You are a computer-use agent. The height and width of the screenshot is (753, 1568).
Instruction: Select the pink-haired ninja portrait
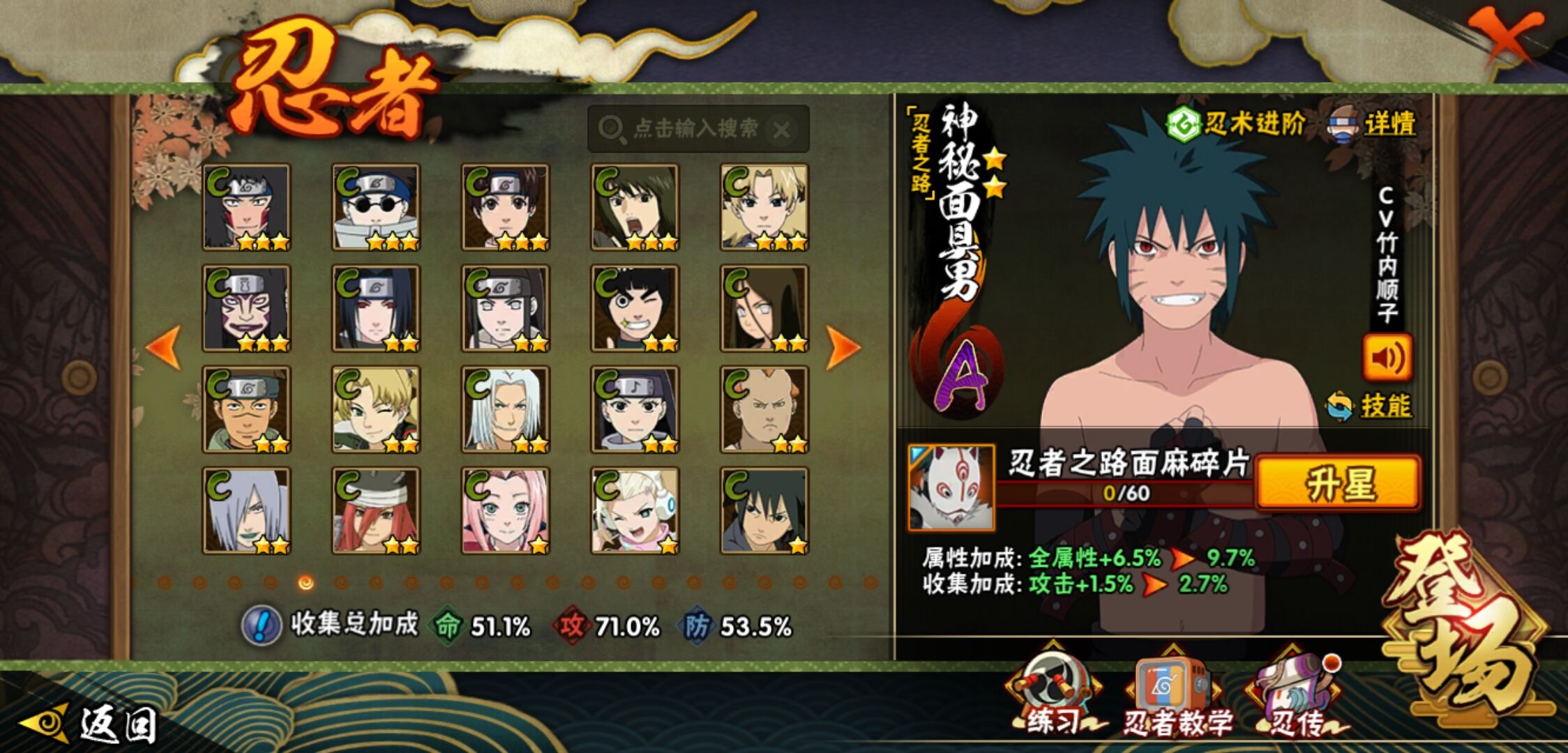[505, 511]
